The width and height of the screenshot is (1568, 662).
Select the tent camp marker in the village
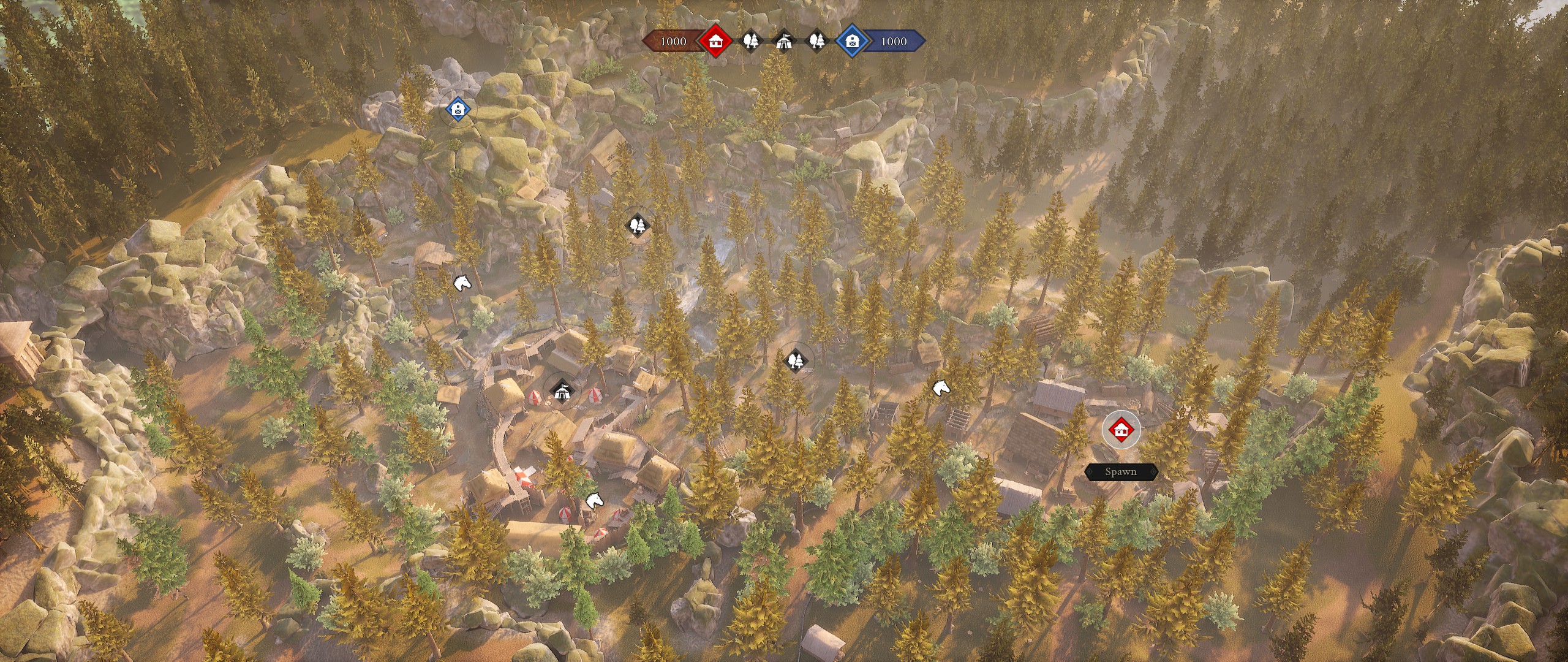tap(561, 390)
